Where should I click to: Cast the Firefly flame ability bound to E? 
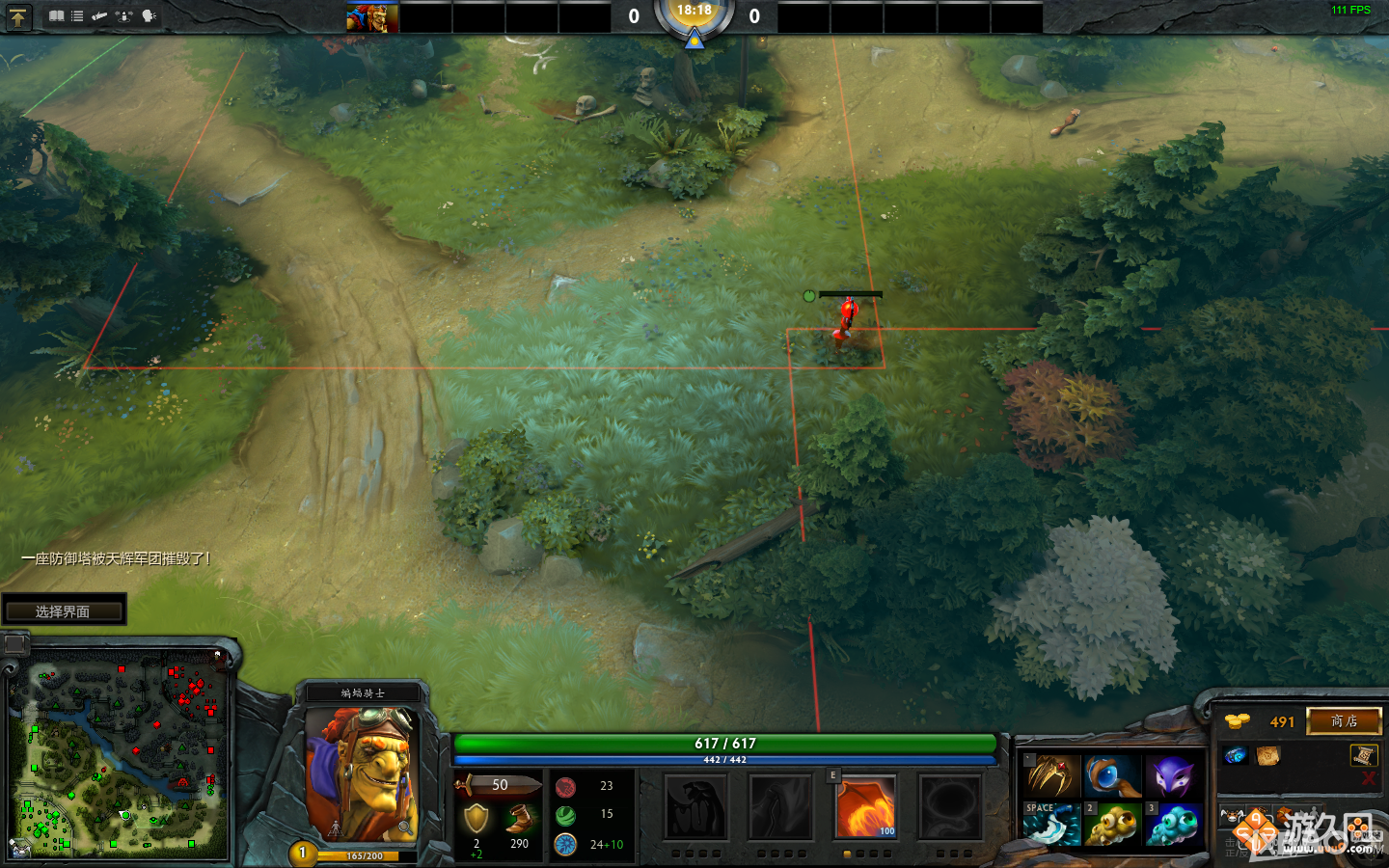(865, 807)
